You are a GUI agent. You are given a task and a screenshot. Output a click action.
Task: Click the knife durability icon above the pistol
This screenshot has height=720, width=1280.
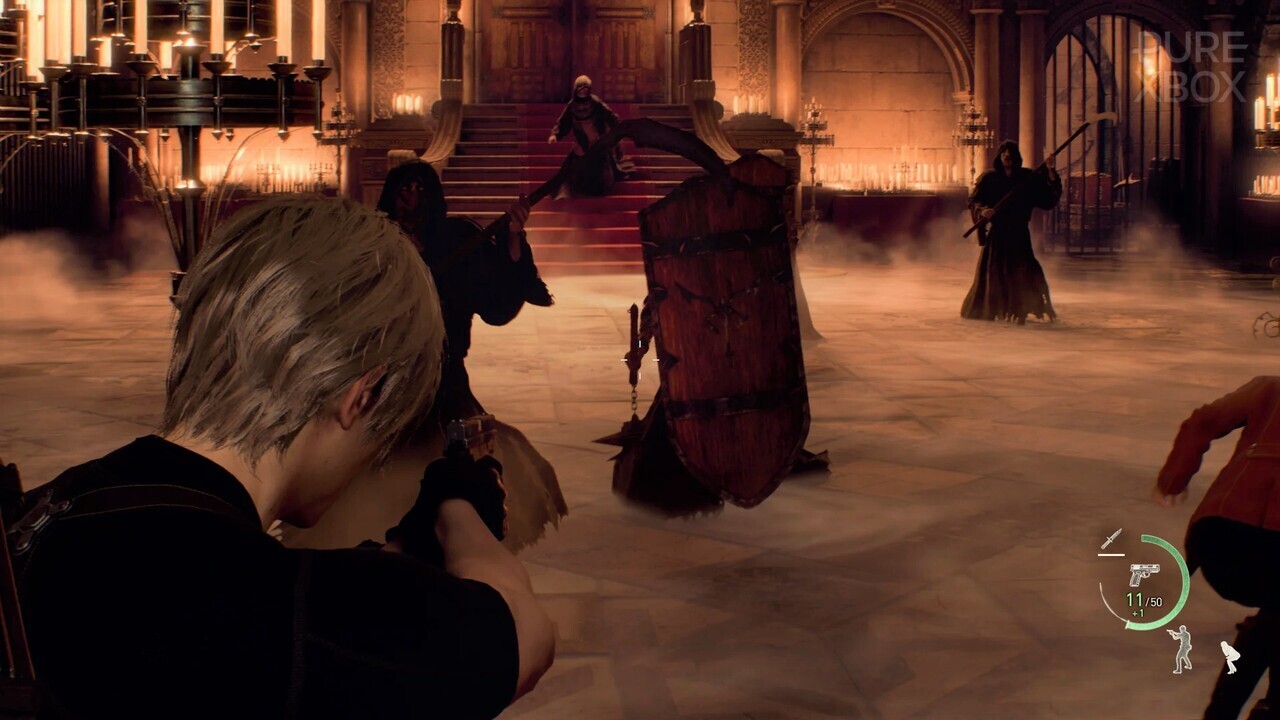(1112, 540)
